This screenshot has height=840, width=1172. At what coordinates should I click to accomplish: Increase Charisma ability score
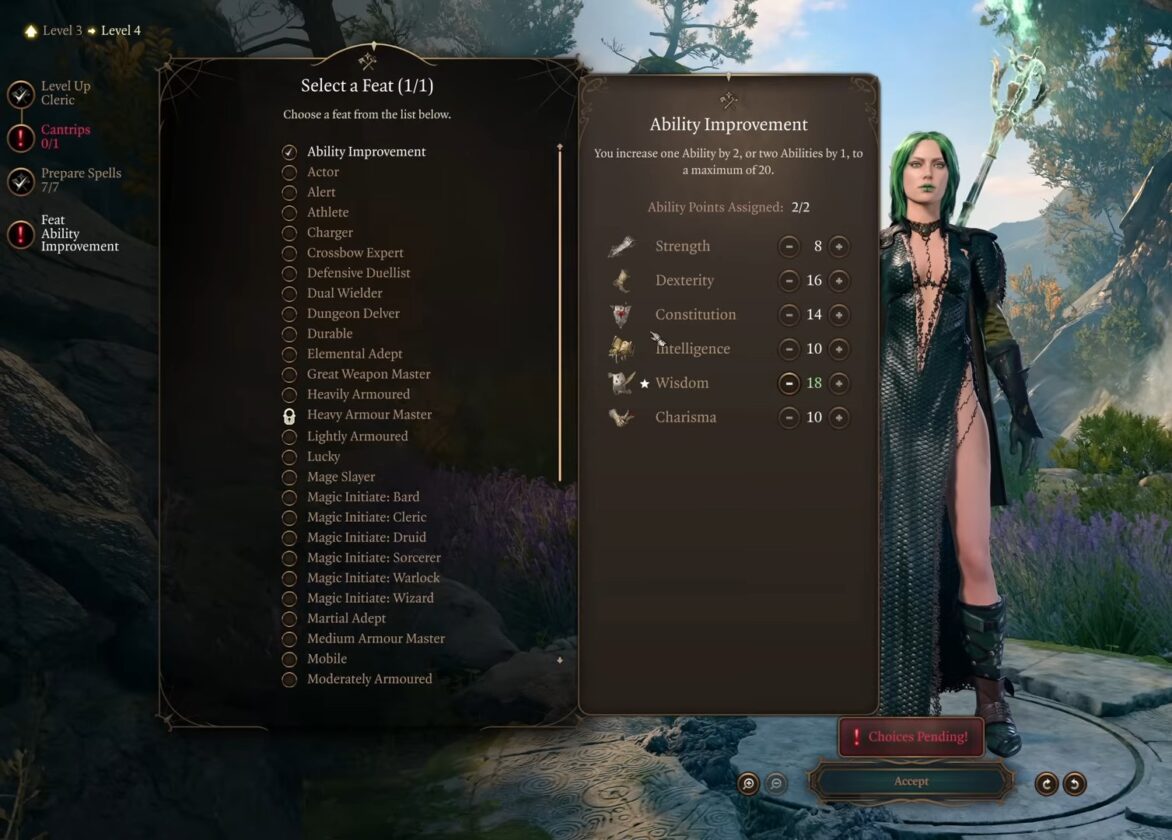pos(839,417)
